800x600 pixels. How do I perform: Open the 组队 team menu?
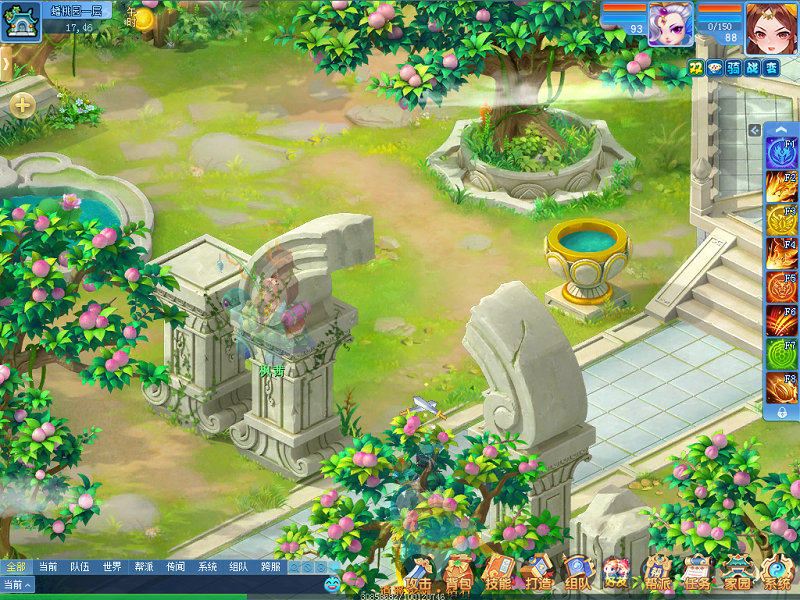point(576,575)
